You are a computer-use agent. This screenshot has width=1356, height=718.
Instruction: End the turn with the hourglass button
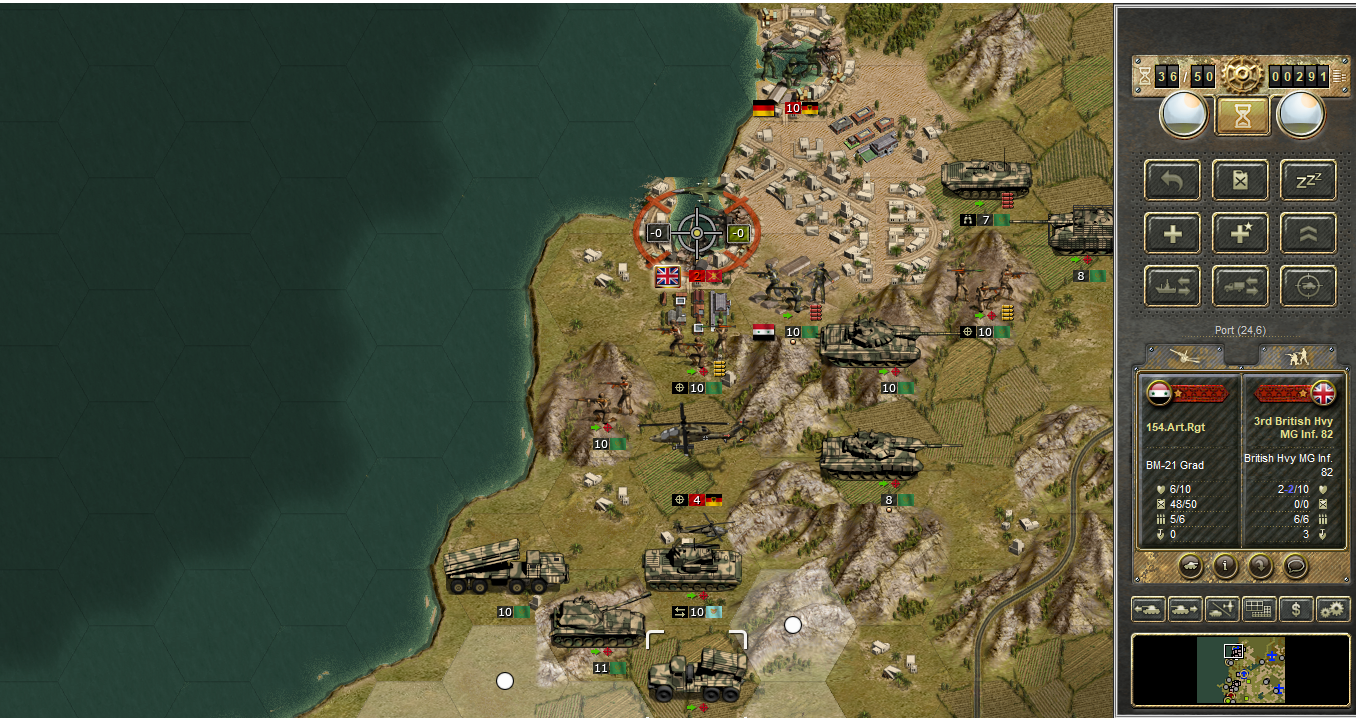click(1242, 115)
